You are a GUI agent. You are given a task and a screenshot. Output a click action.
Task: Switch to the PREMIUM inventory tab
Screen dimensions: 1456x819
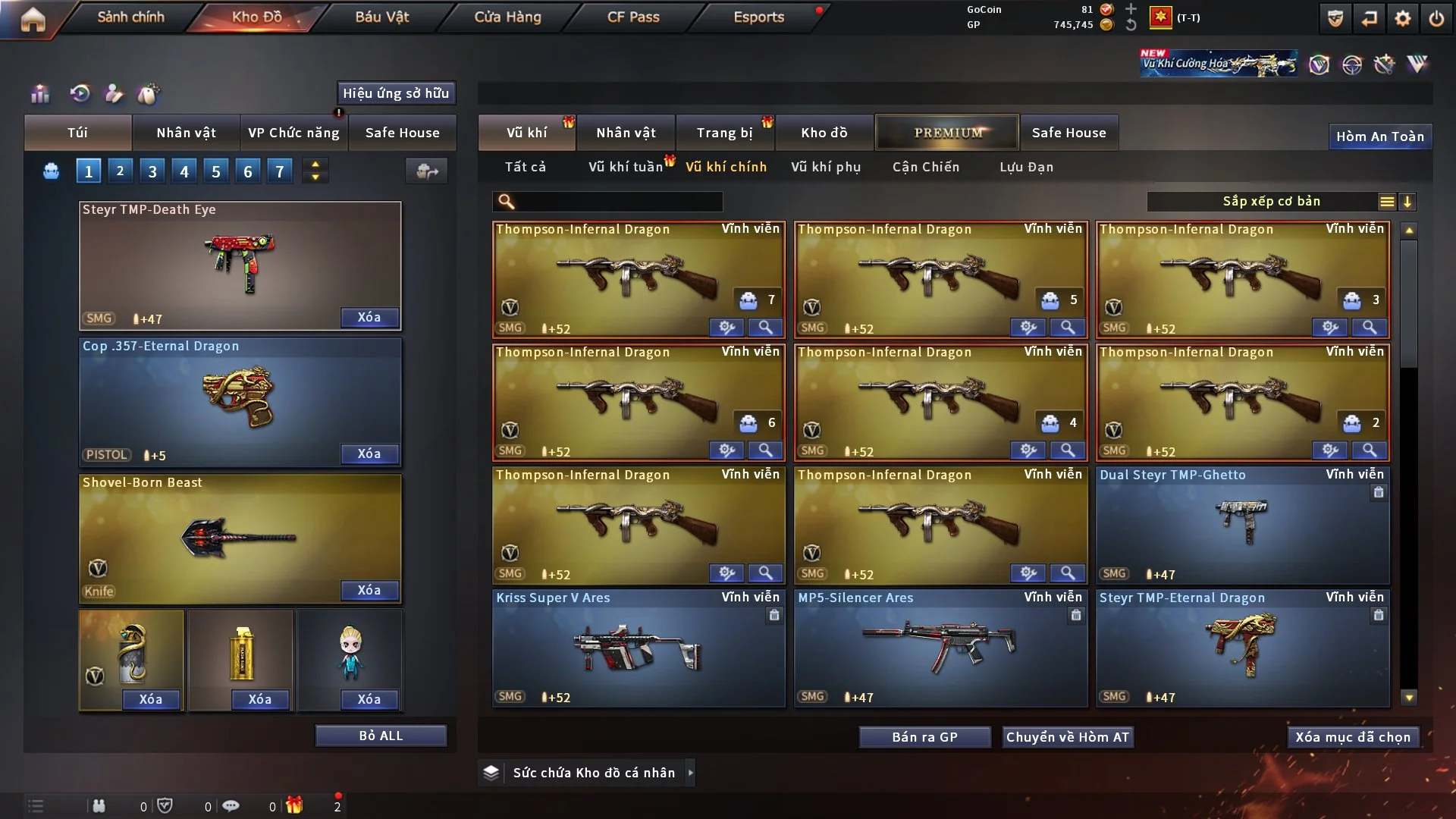pyautogui.click(x=947, y=133)
